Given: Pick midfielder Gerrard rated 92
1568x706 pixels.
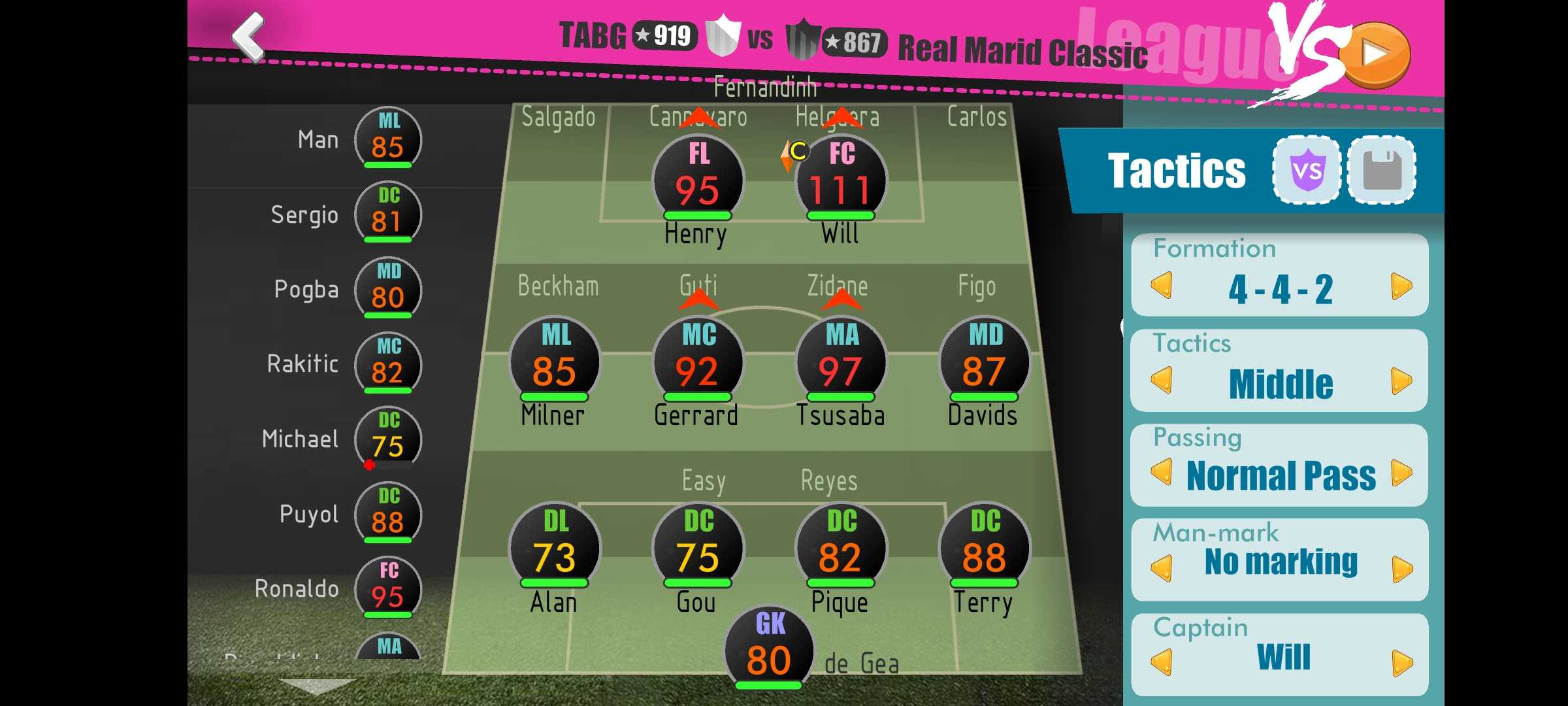Looking at the screenshot, I should tap(698, 362).
